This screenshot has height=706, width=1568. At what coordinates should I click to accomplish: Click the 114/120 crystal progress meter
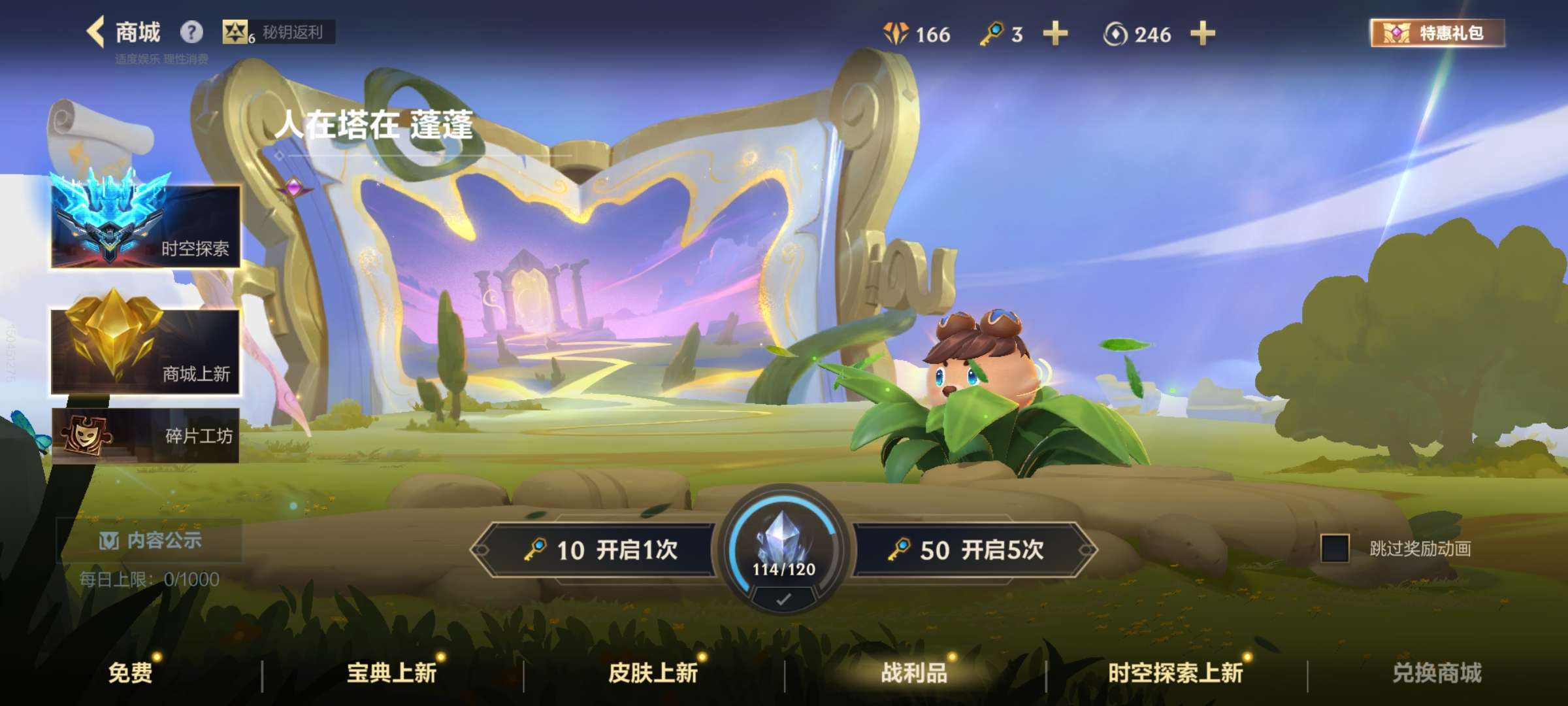pos(783,562)
